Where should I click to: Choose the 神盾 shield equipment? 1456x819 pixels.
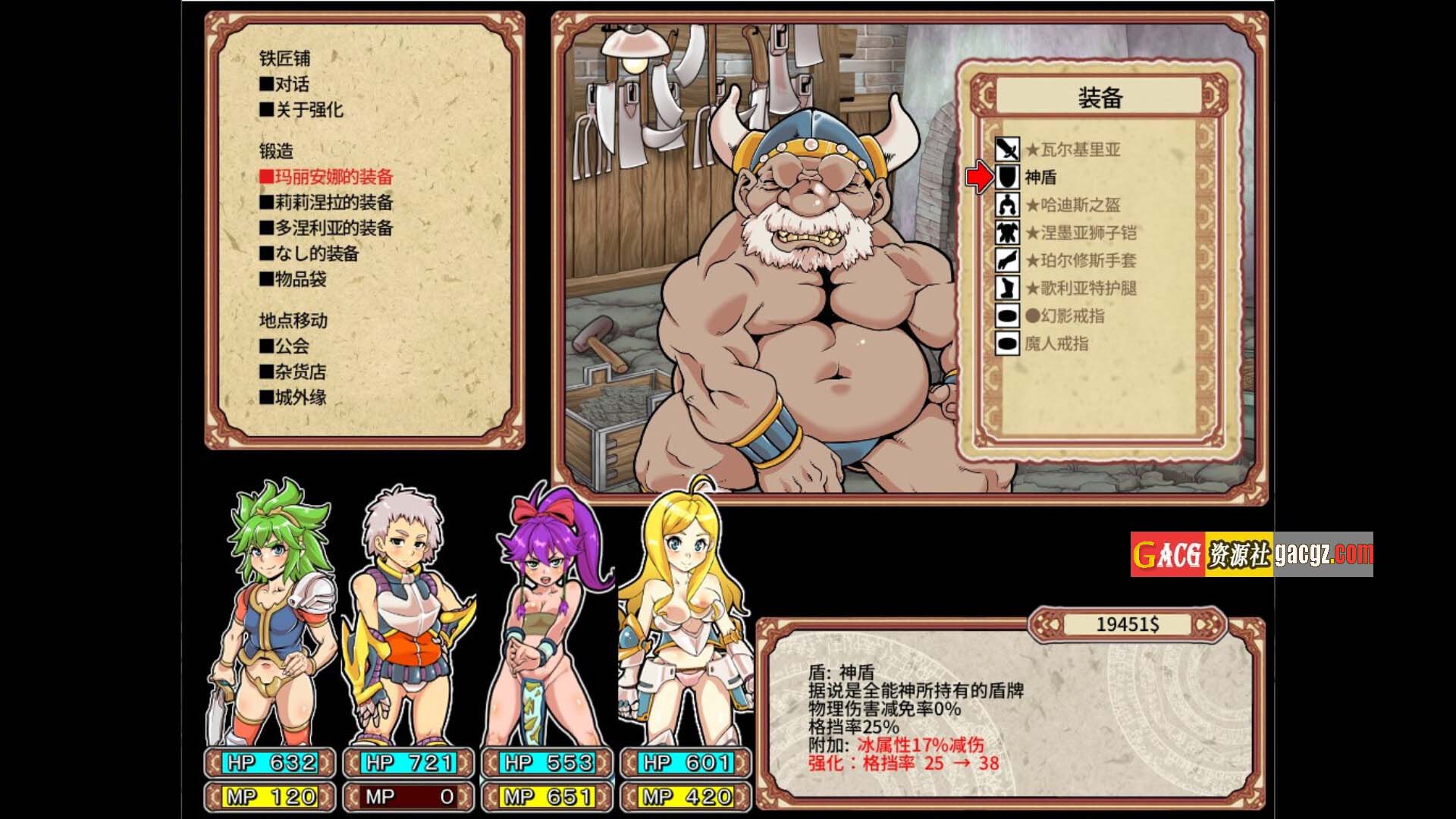pos(1040,177)
